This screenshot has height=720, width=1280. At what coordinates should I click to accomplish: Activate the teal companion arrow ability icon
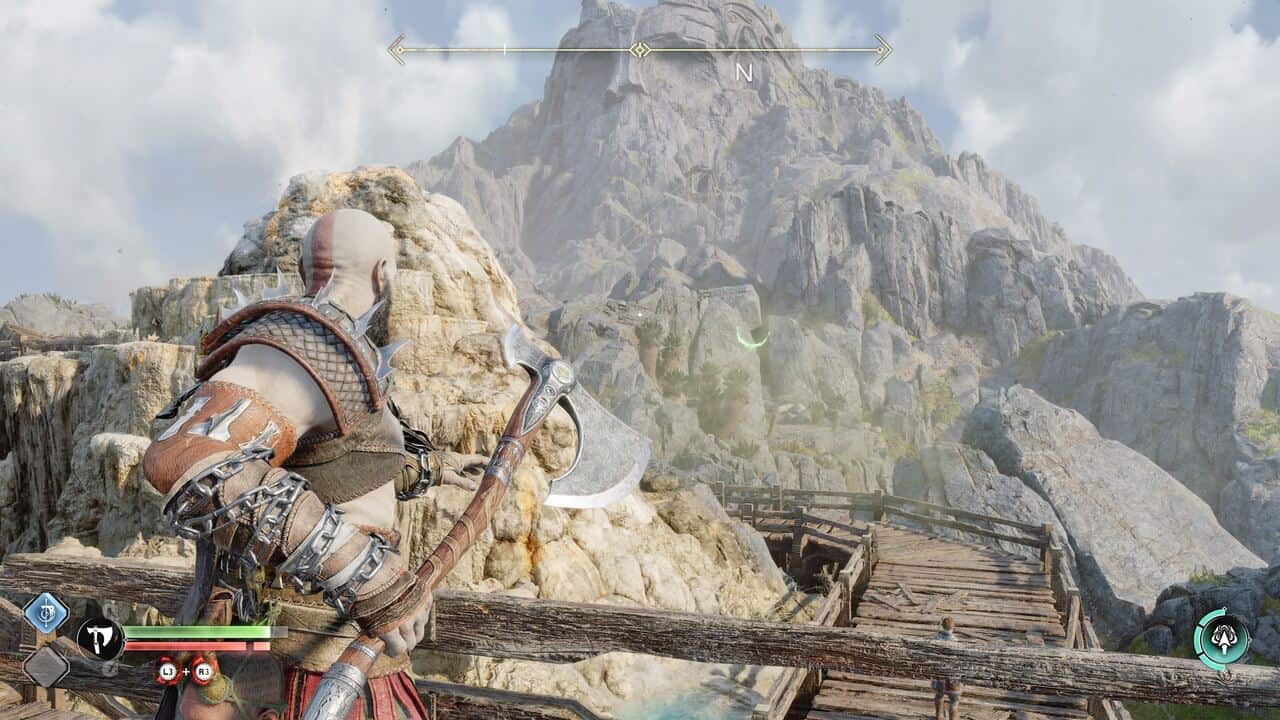(x=1221, y=638)
